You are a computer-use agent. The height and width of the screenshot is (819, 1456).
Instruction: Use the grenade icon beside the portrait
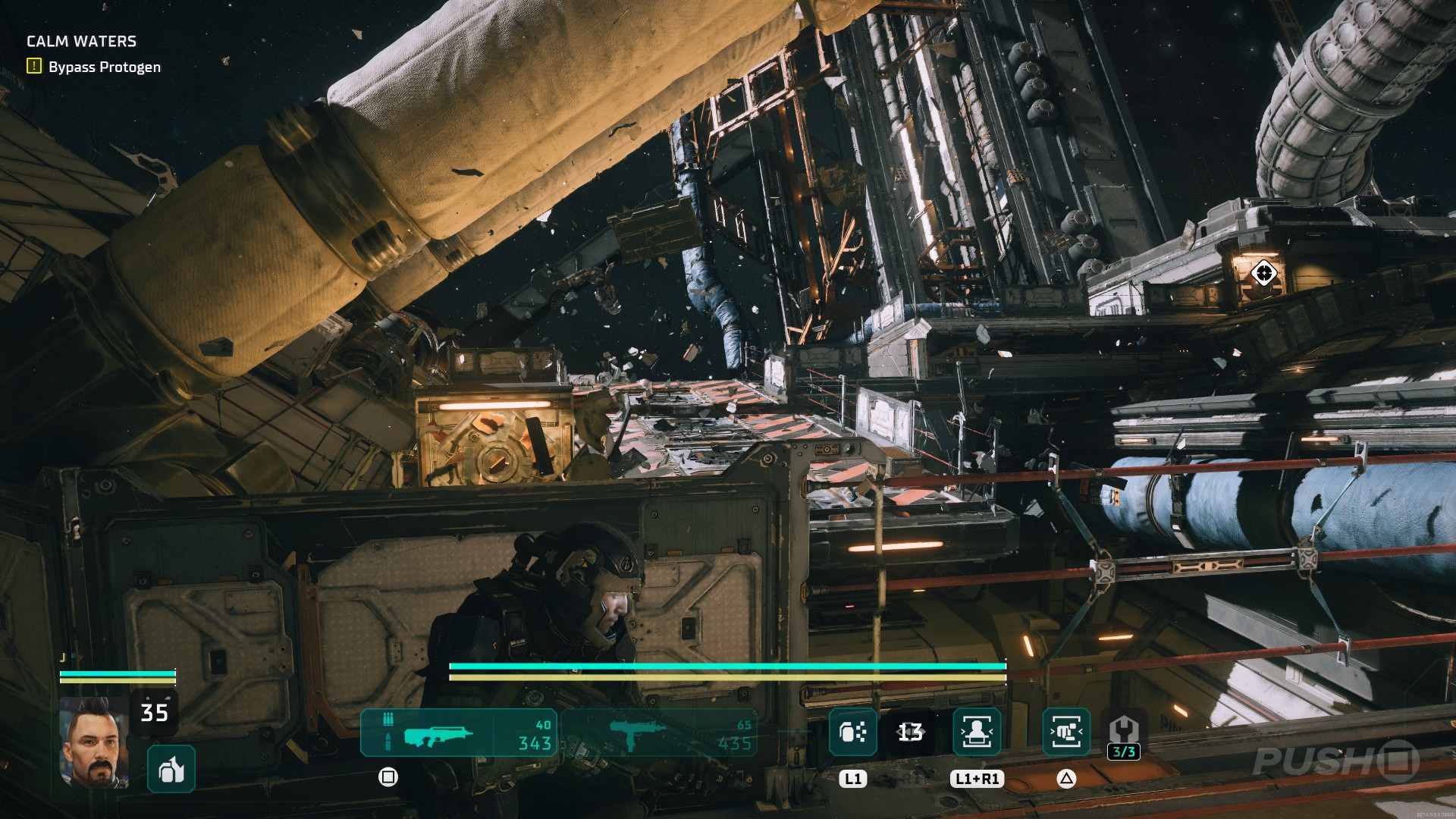pyautogui.click(x=171, y=769)
